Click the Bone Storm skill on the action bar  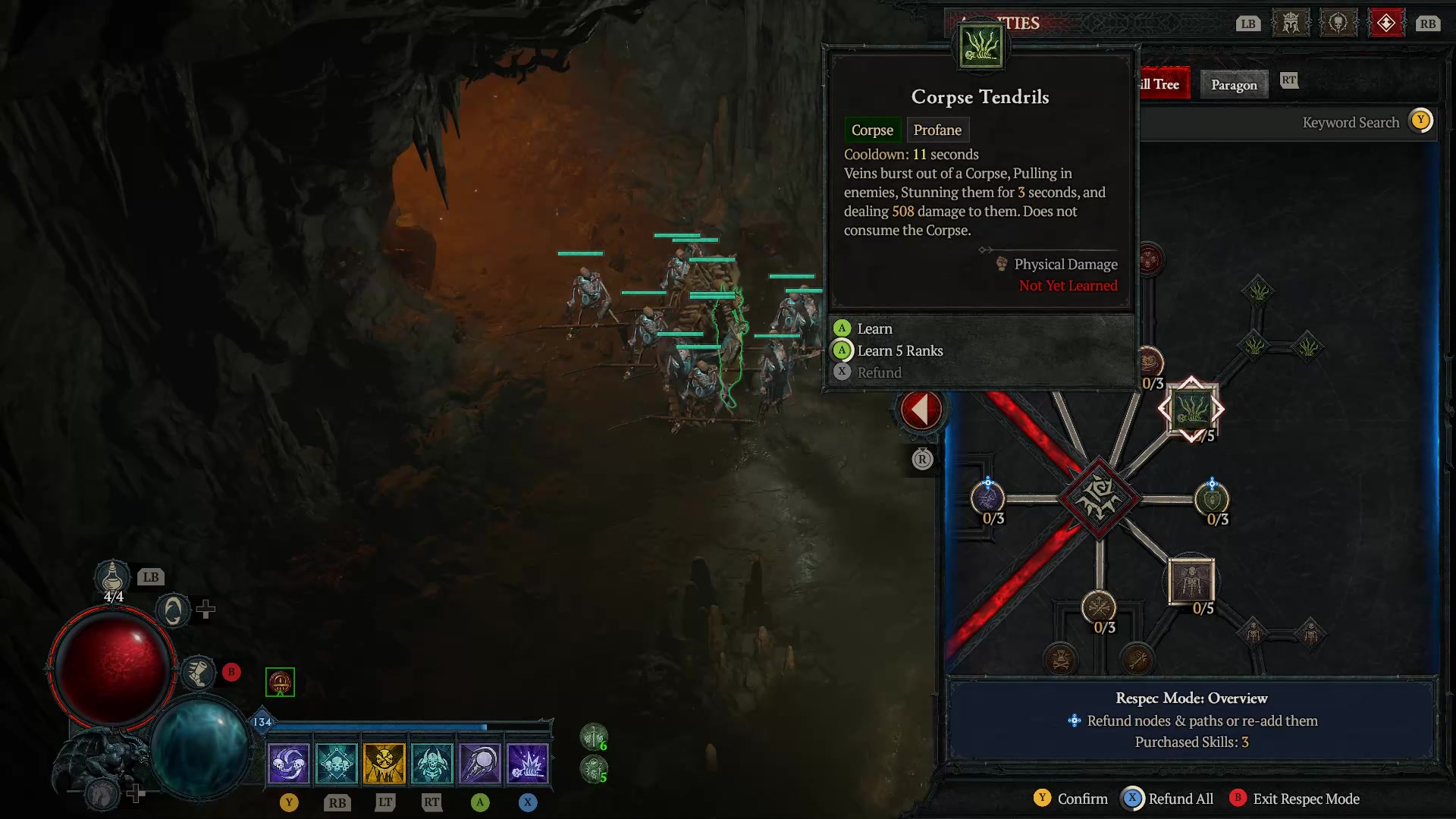click(x=289, y=762)
